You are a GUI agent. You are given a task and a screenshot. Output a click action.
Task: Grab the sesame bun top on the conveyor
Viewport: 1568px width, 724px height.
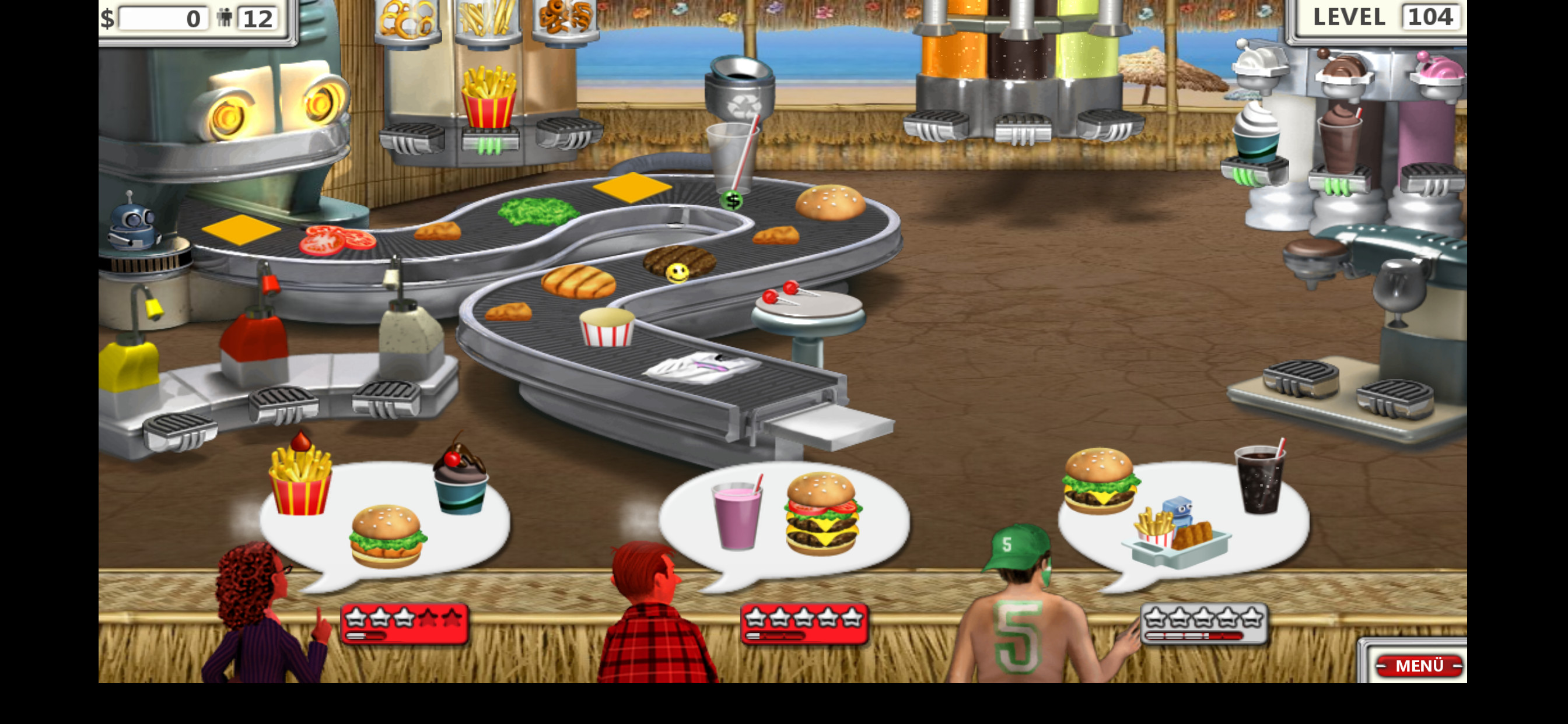829,202
